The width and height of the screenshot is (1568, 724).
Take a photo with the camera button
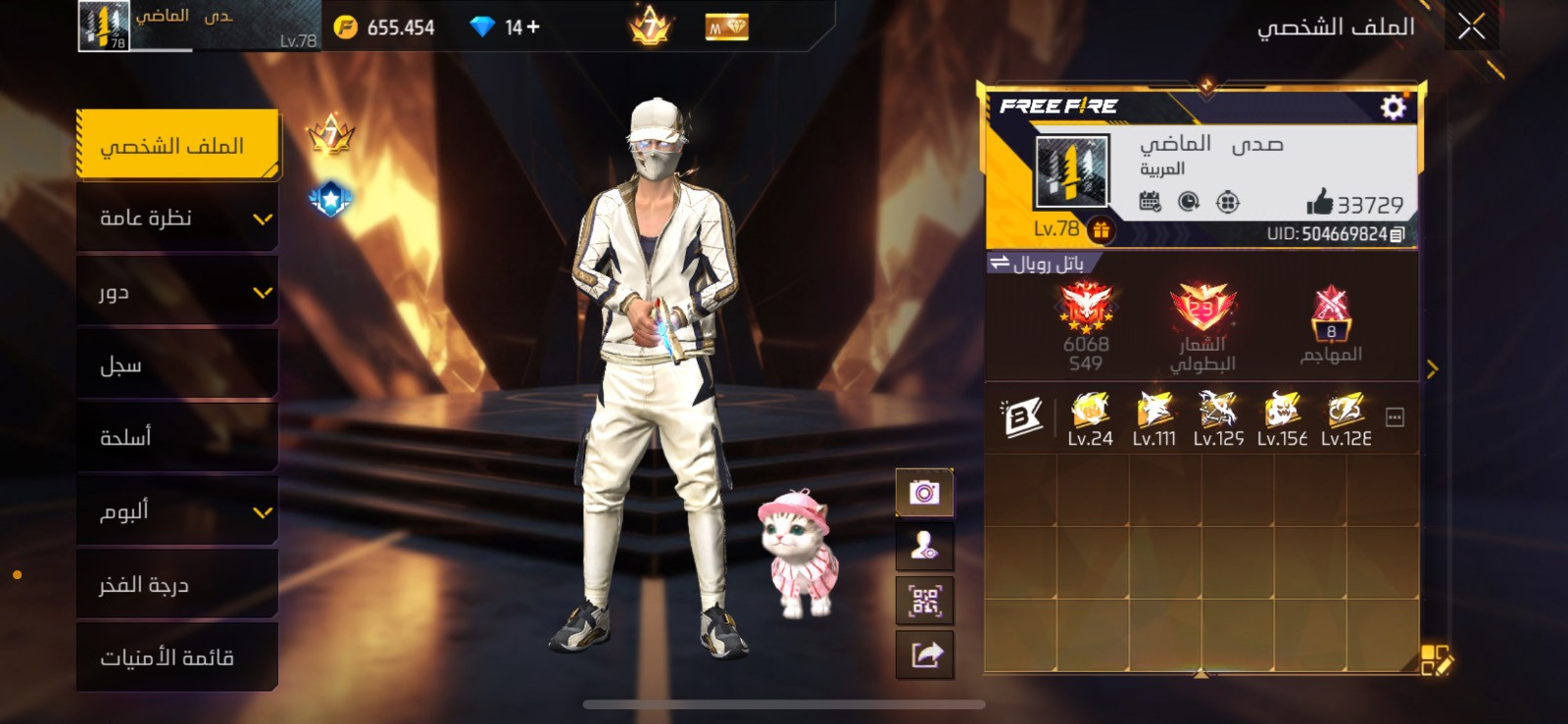924,492
